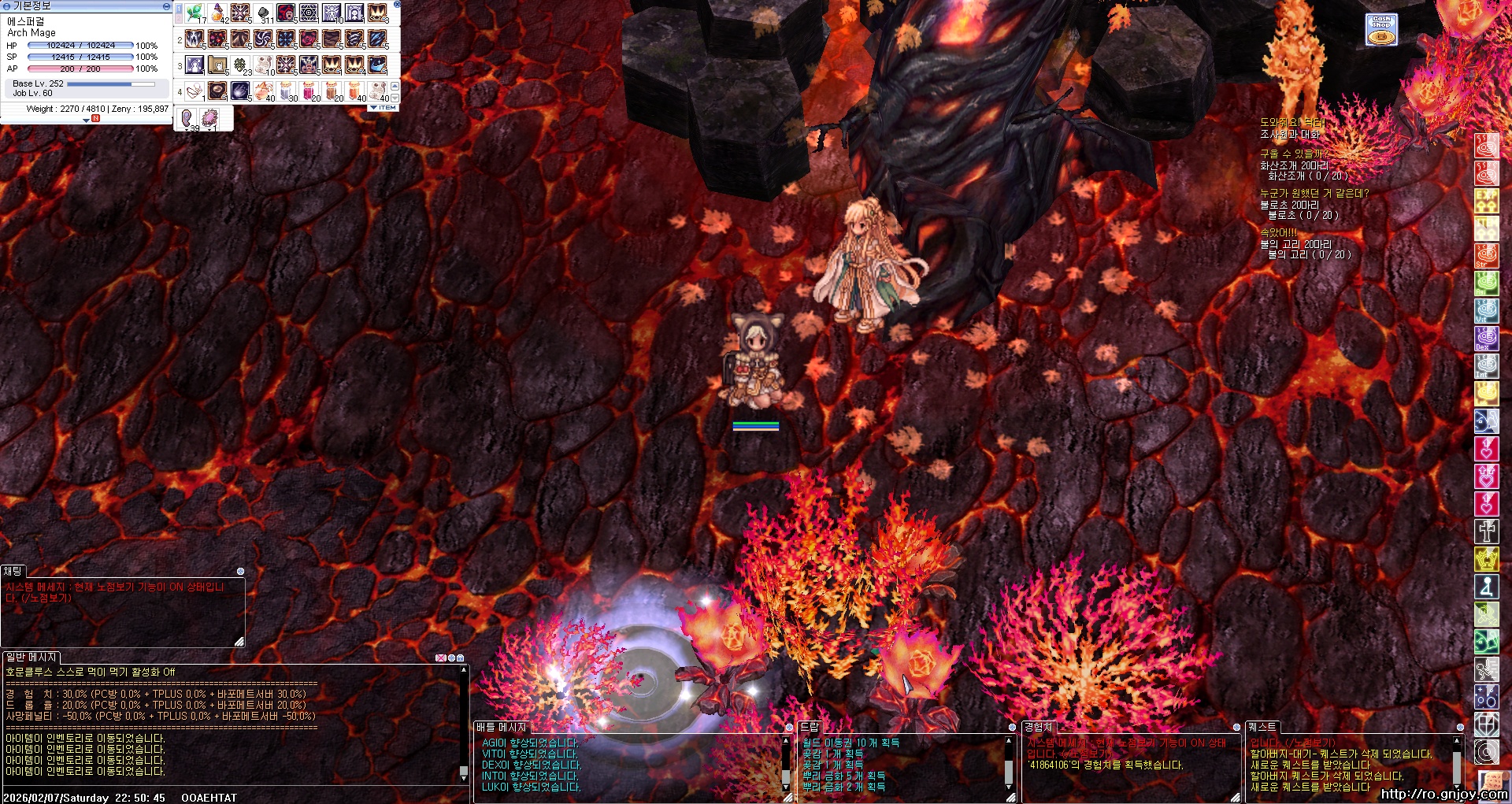Activate the red screaming face skill

tap(286, 13)
